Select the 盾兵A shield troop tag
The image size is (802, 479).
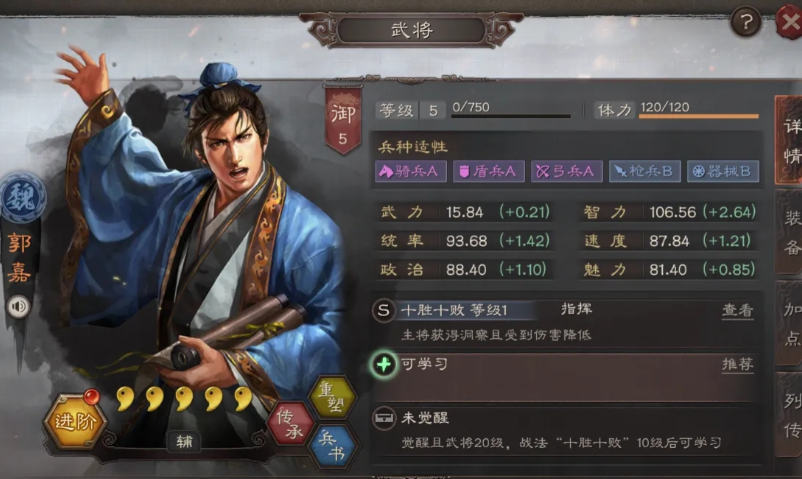pos(488,172)
